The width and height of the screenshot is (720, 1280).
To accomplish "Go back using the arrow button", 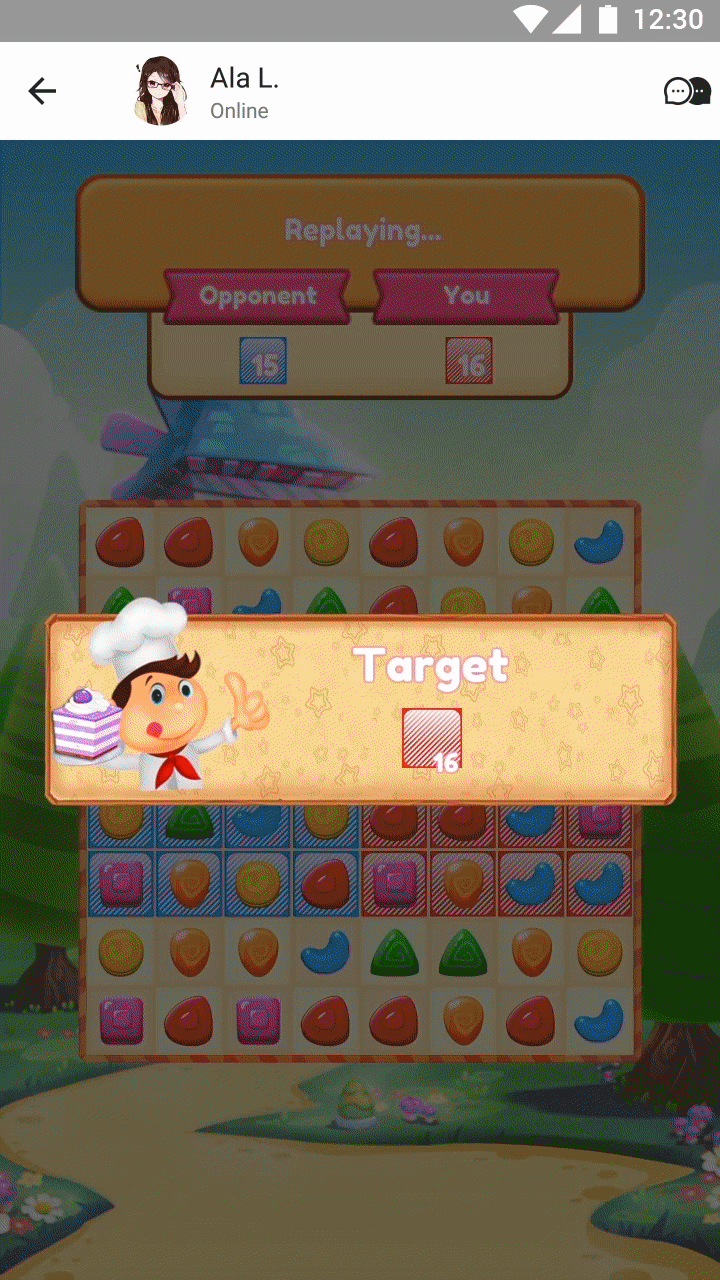I will tap(42, 92).
